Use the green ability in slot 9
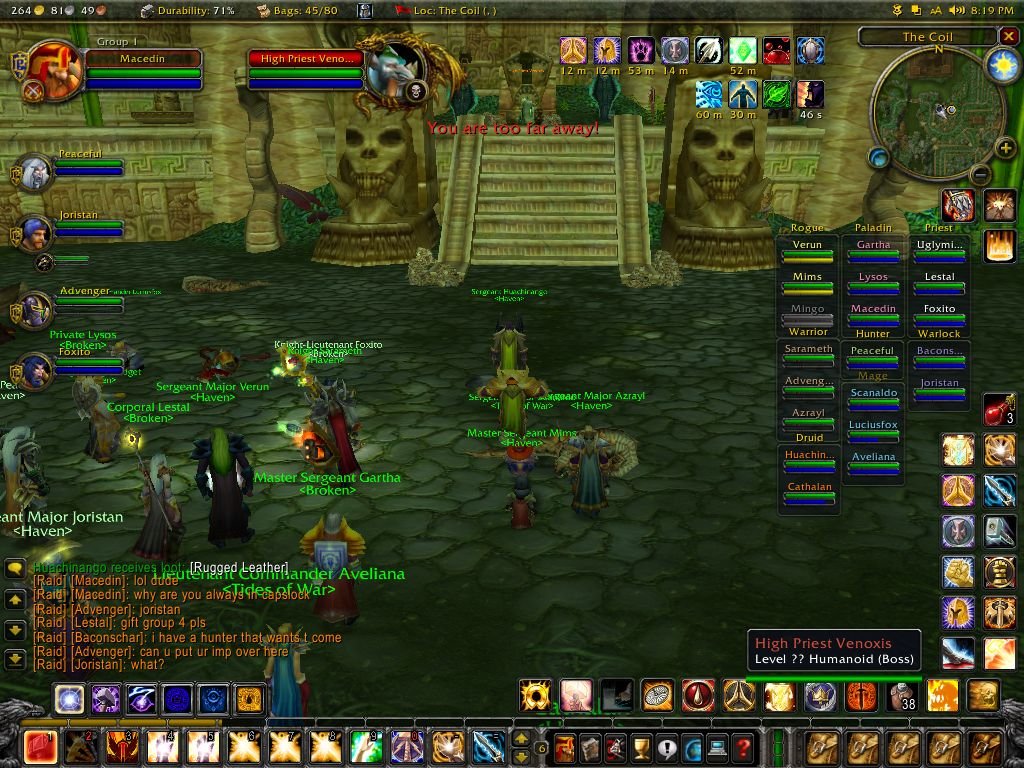 coord(366,747)
